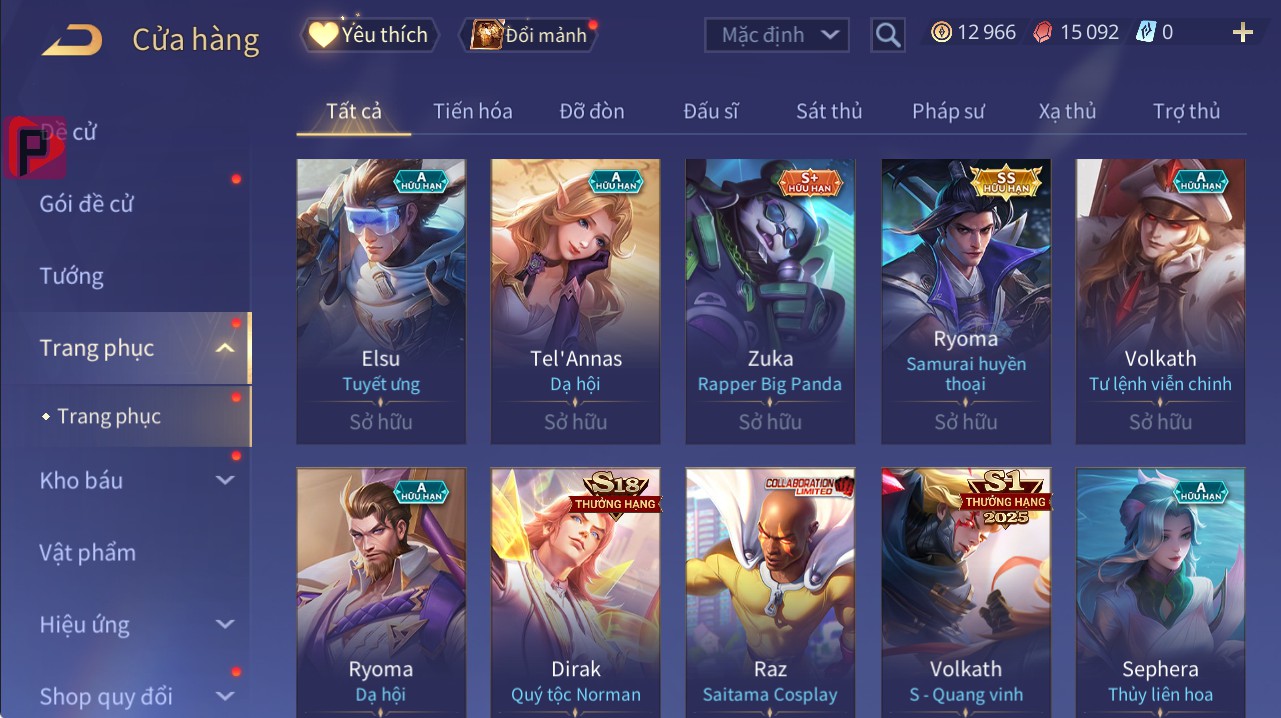
Task: Open the Tướng heroes section
Action: 72,276
